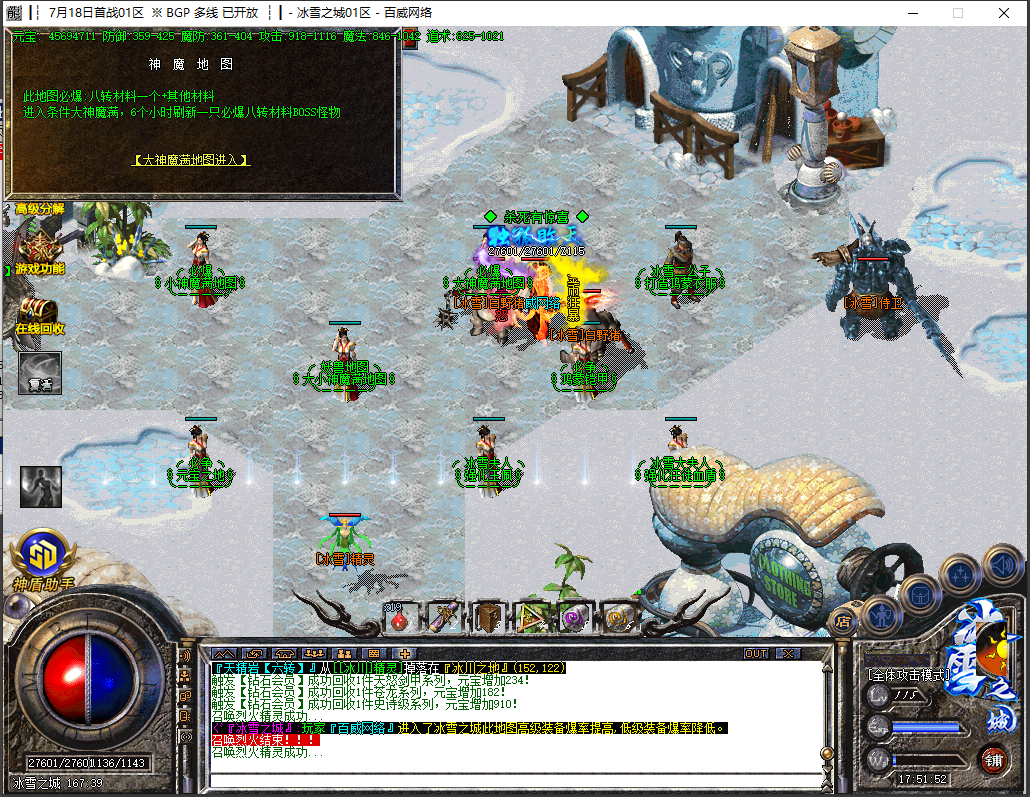
Task: Toggle sound with the speaker button
Action: [1002, 563]
